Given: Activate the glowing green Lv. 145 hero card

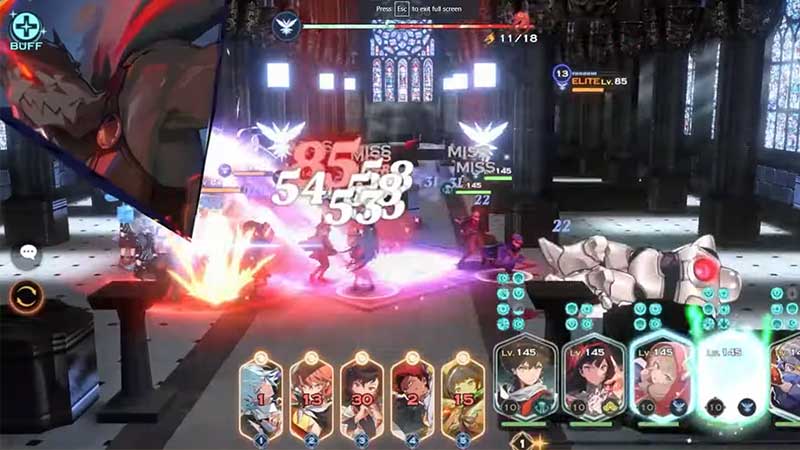Looking at the screenshot, I should (730, 378).
